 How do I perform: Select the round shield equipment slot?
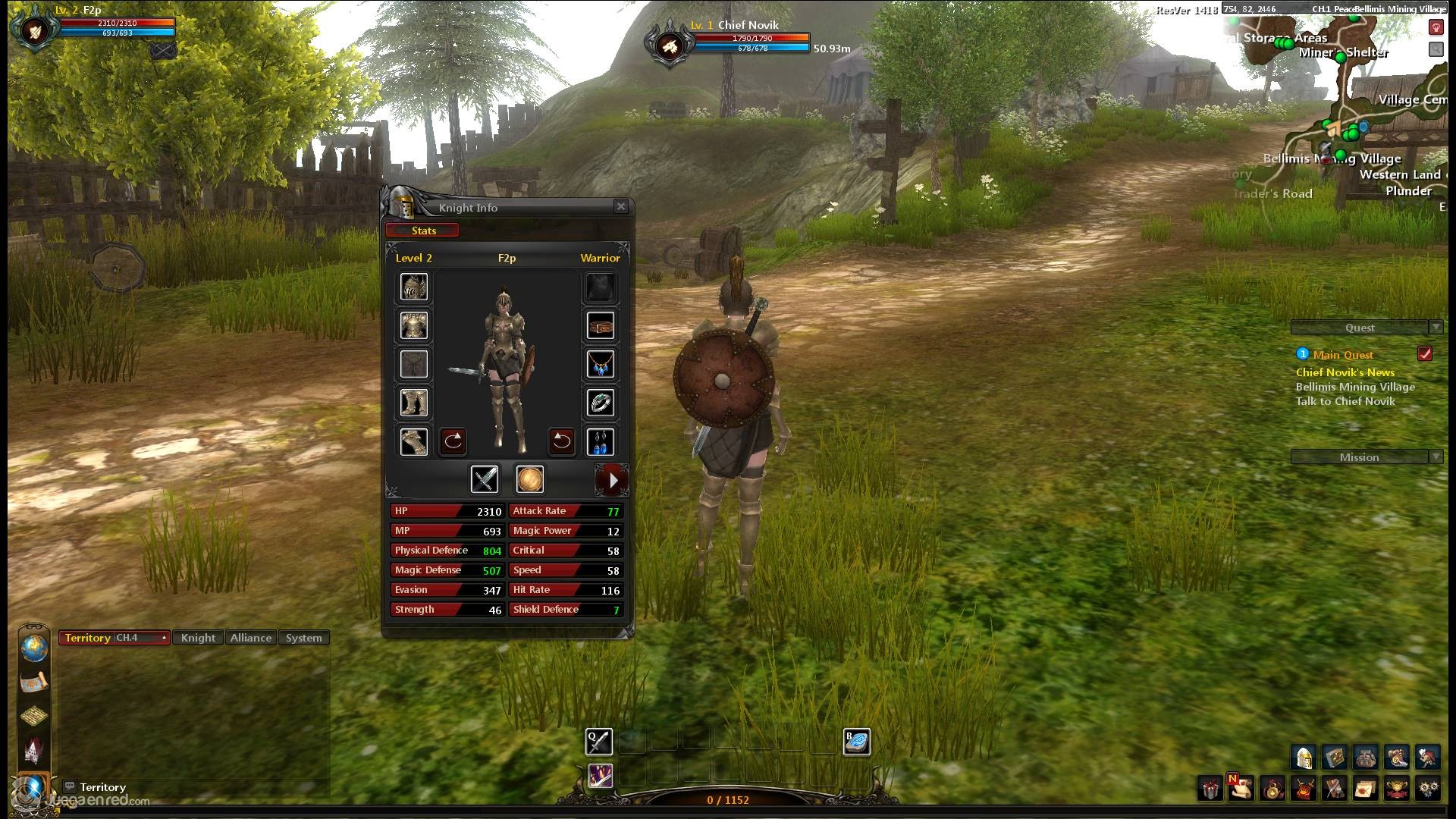click(530, 479)
